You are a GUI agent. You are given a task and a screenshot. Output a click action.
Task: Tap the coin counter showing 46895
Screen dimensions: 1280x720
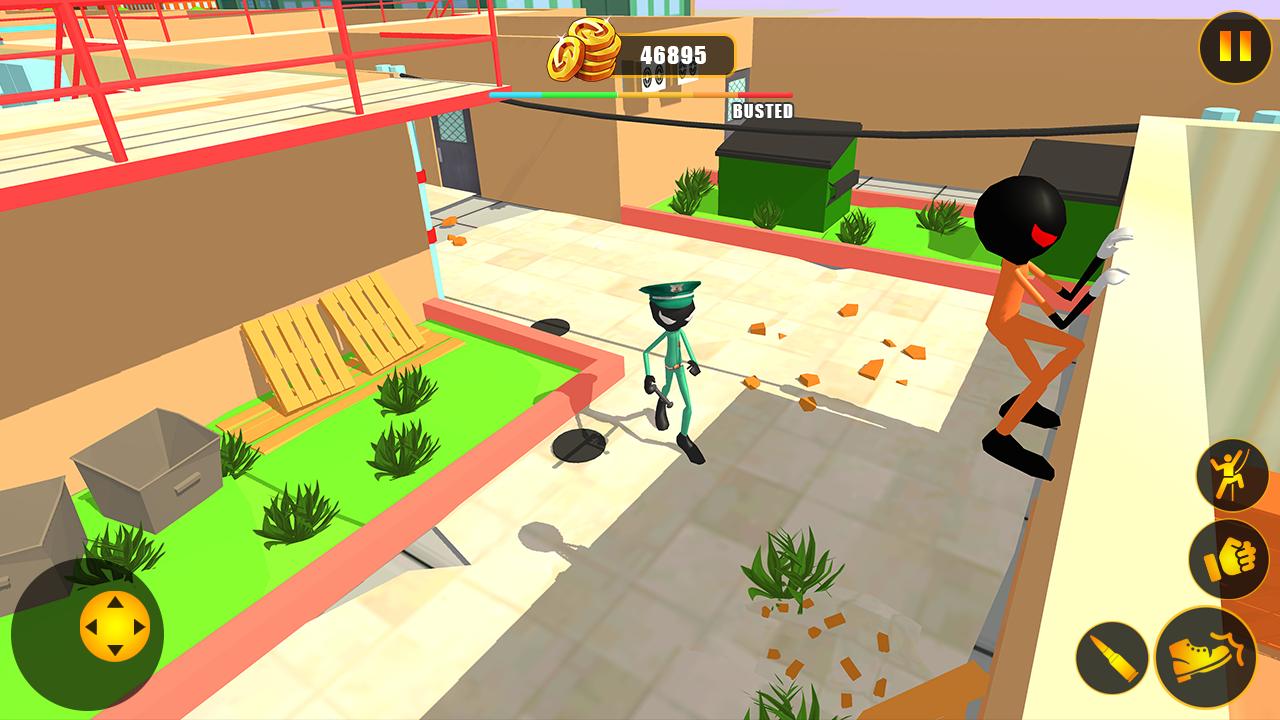pos(674,55)
